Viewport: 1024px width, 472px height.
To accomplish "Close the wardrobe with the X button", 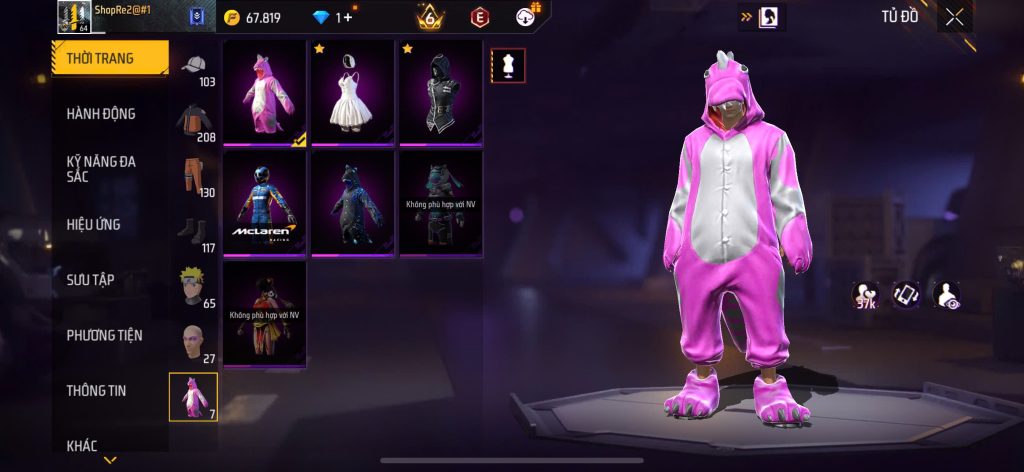I will 954,16.
